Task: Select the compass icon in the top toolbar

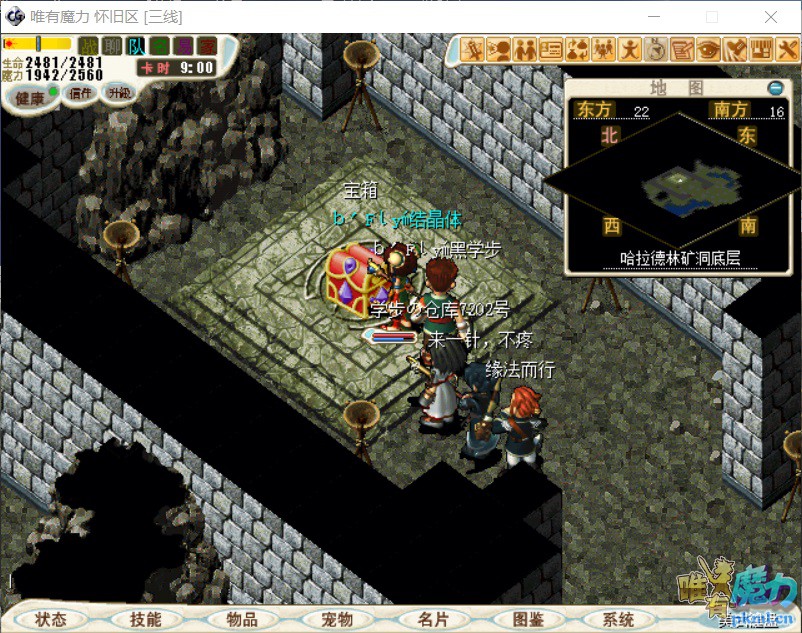Action: coord(656,48)
